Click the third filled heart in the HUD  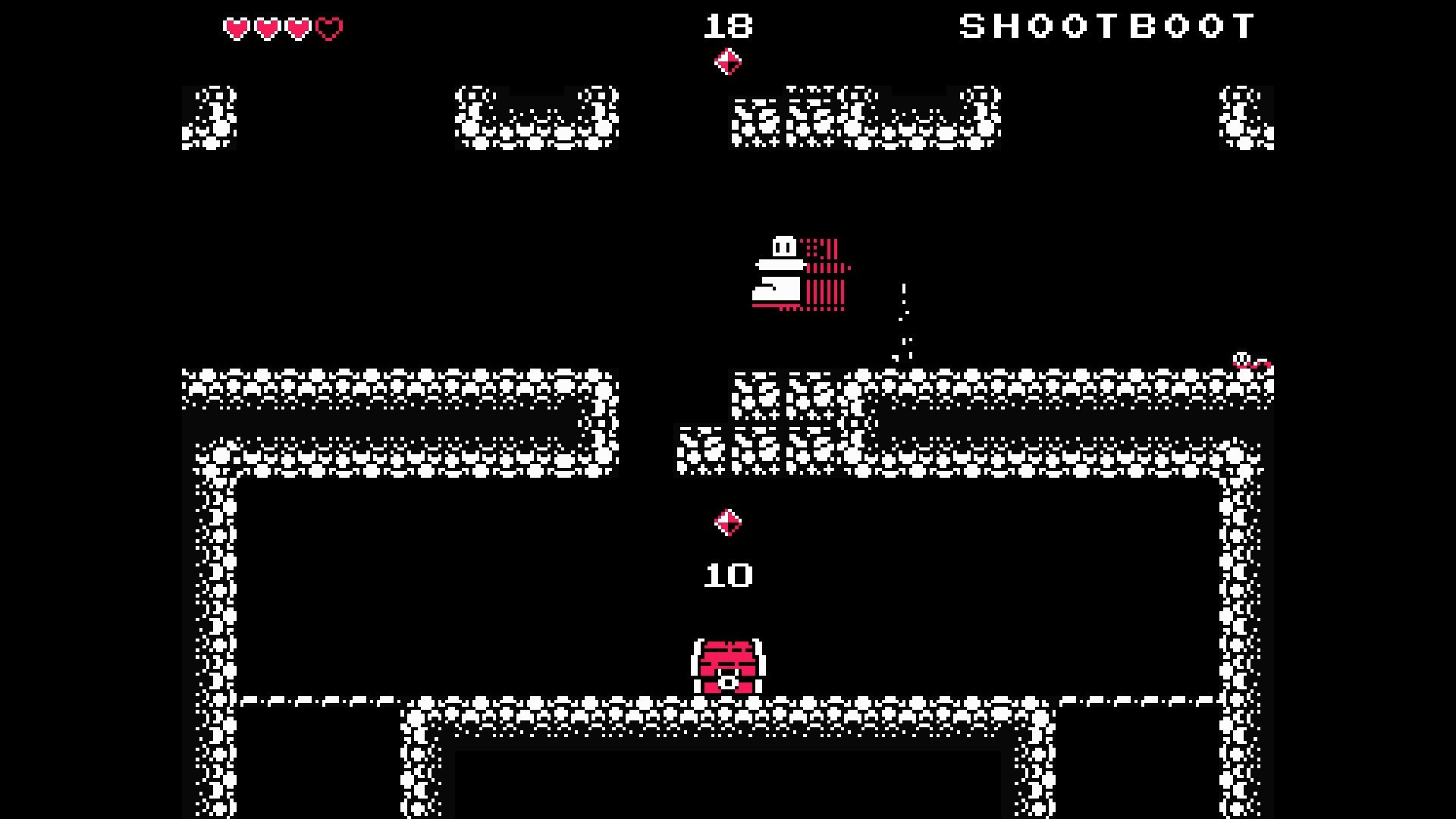pyautogui.click(x=297, y=27)
